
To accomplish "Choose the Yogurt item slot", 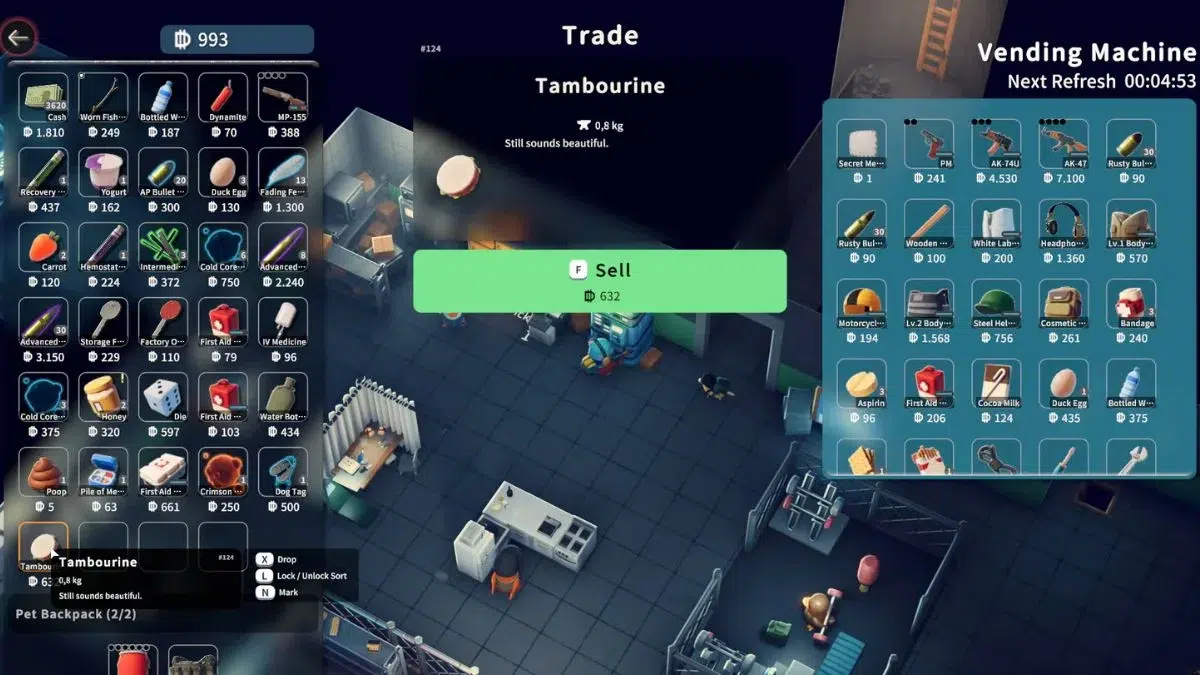I will point(103,172).
